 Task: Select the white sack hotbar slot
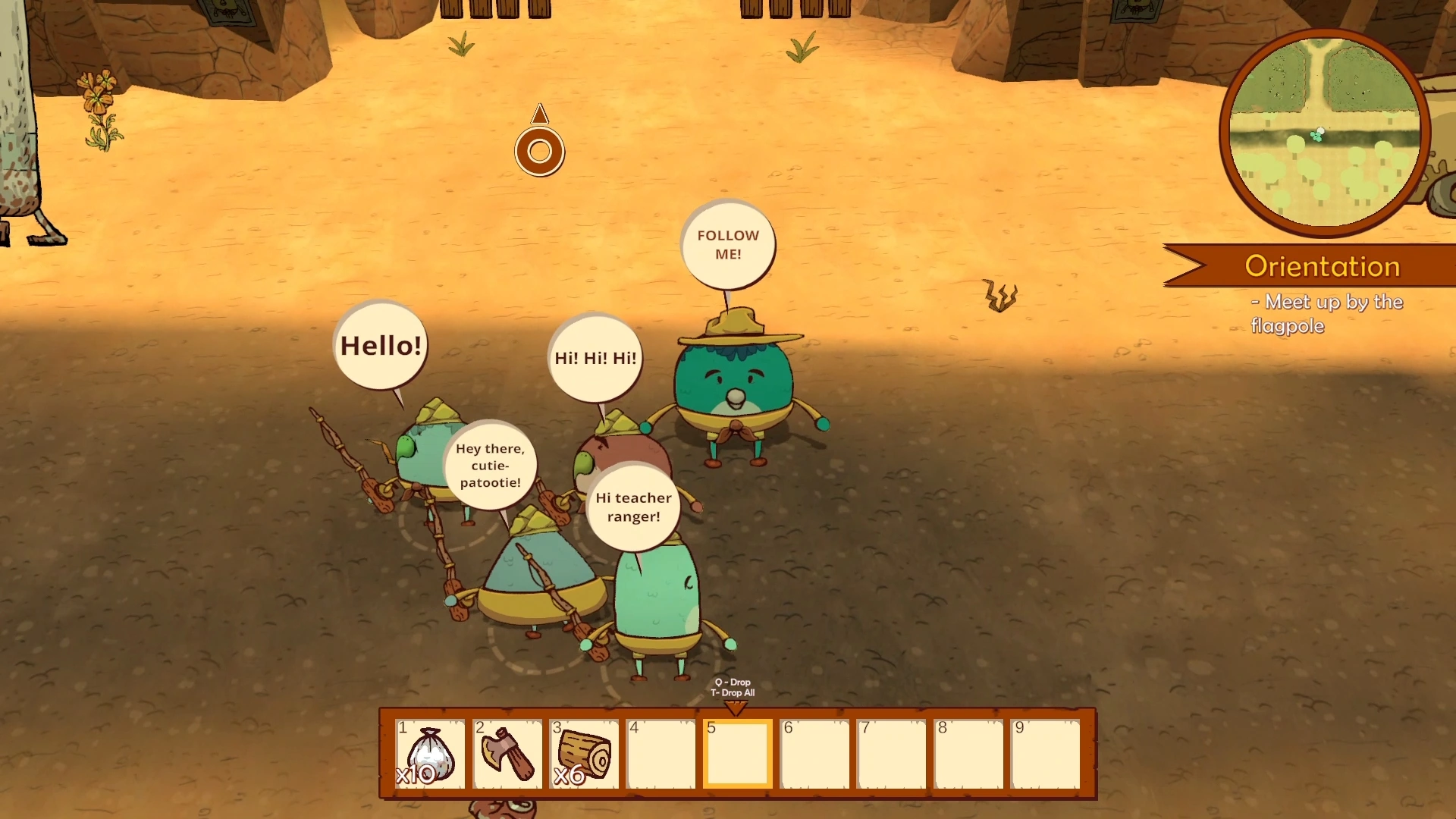tap(430, 754)
